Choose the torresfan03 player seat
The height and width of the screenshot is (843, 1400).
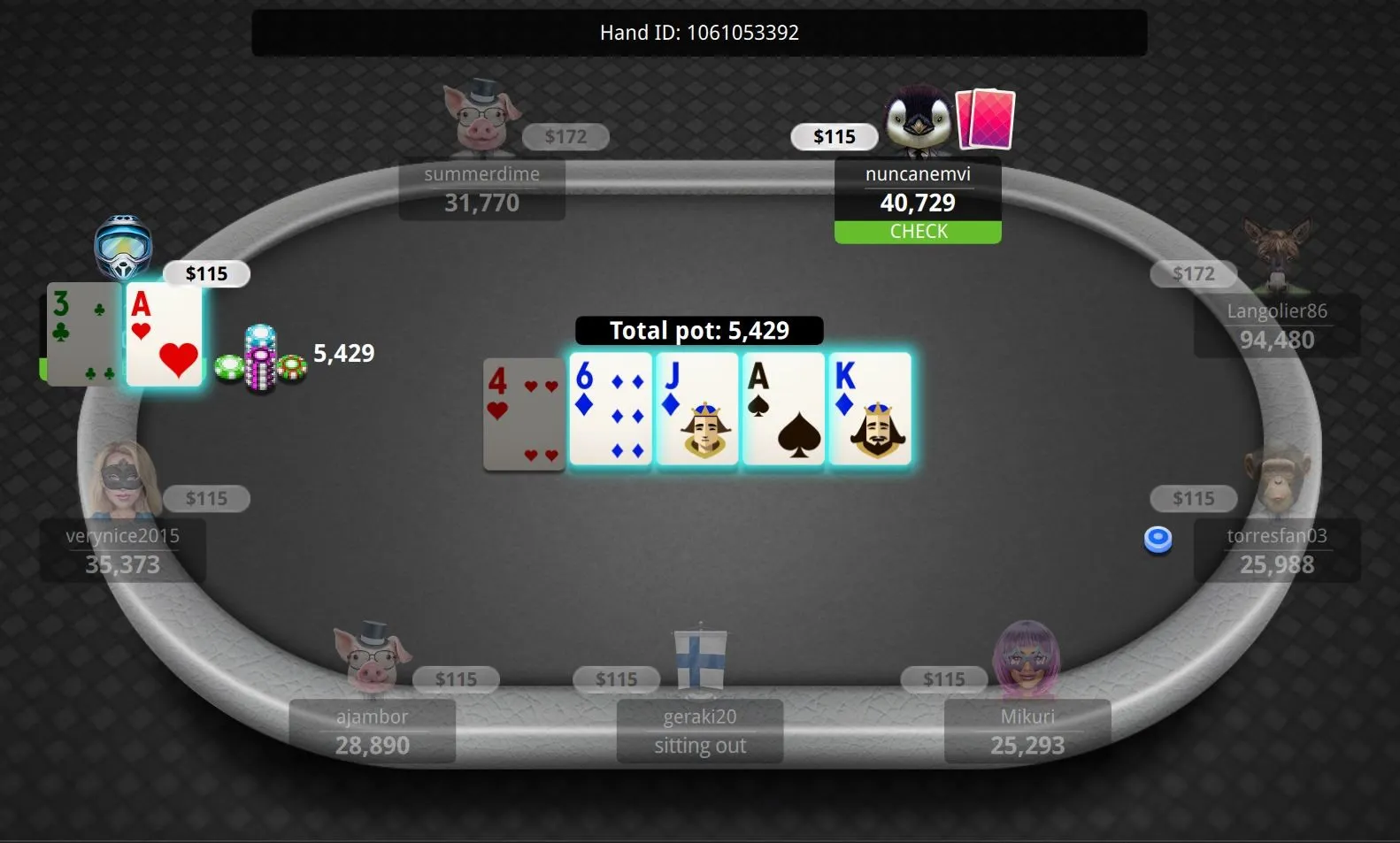coord(1276,550)
